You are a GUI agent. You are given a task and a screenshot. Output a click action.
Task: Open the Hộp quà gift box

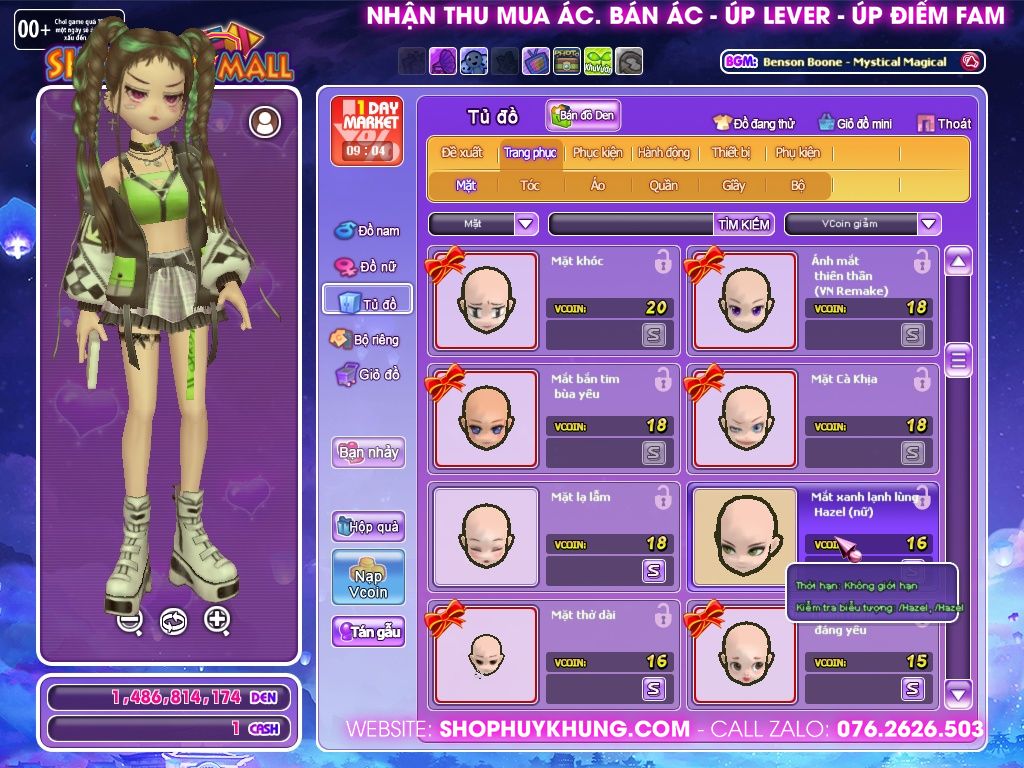pyautogui.click(x=368, y=526)
